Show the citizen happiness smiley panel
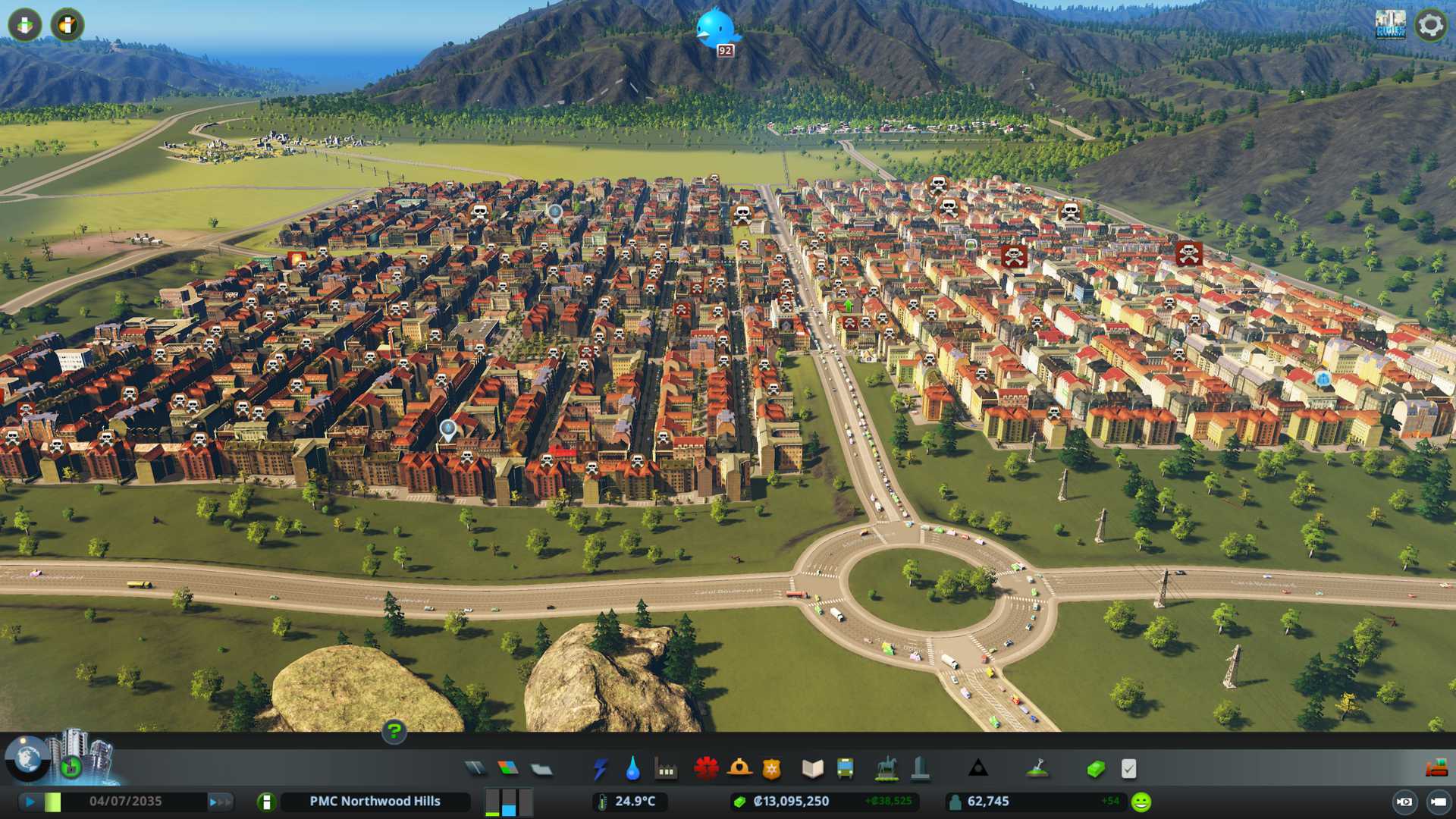This screenshot has width=1456, height=819. pos(1141,802)
